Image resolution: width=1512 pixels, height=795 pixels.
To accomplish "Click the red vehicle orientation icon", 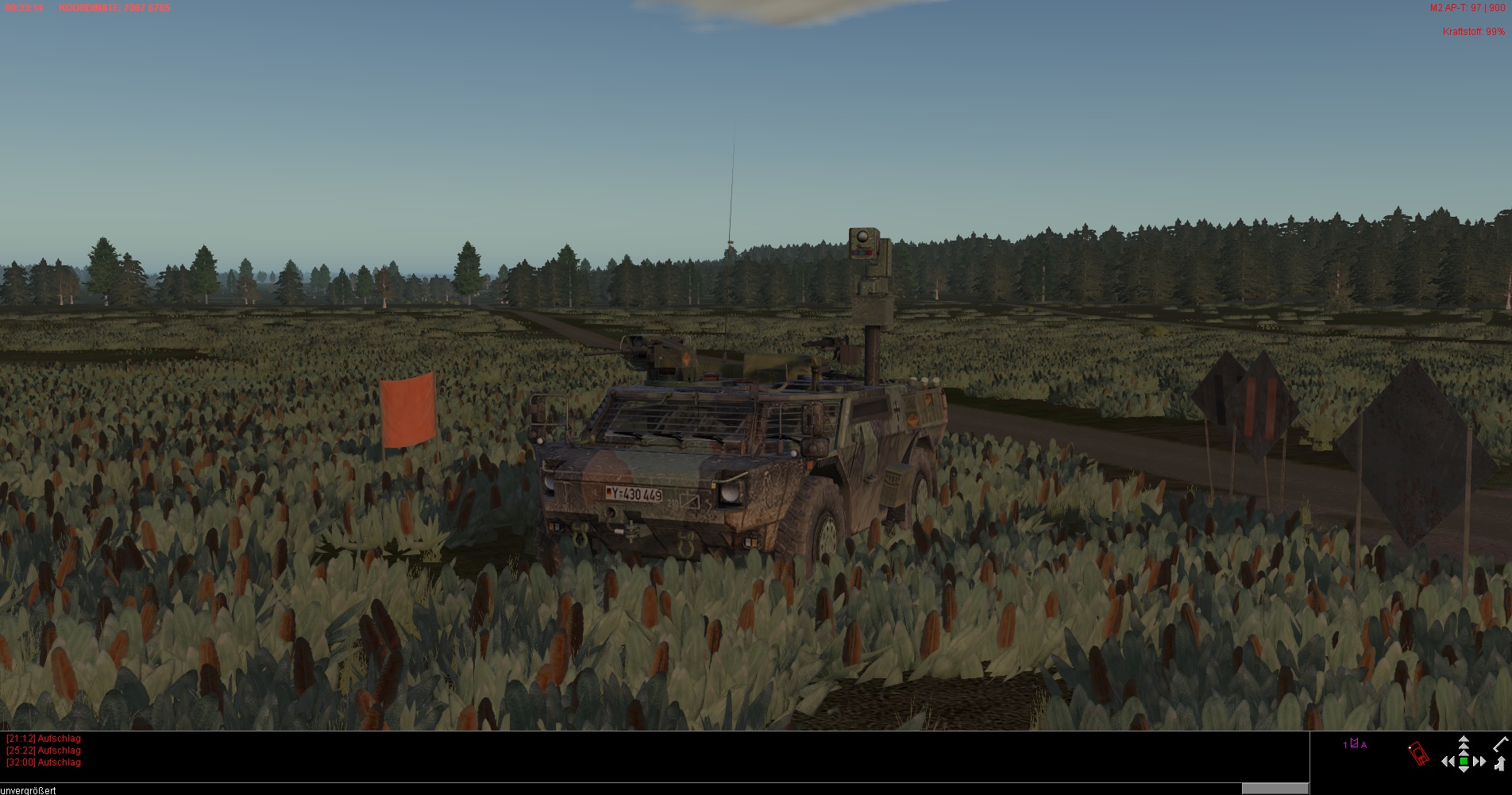I will point(1417,754).
